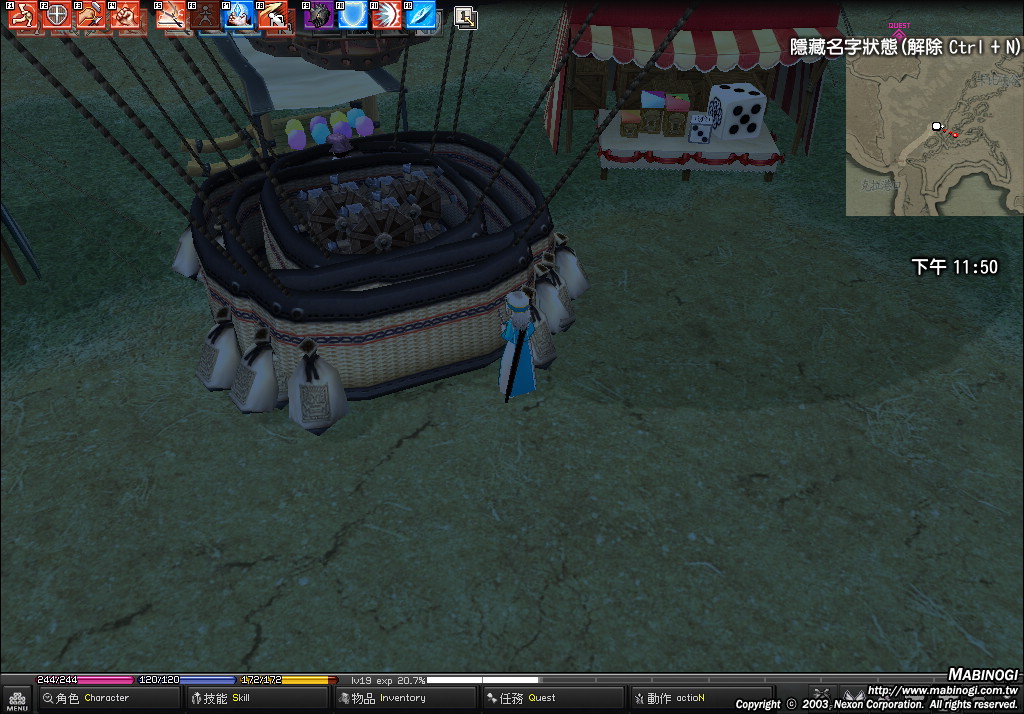Screen dimensions: 1024x714
Task: Select the F6 standing figure skill
Action: [x=206, y=16]
